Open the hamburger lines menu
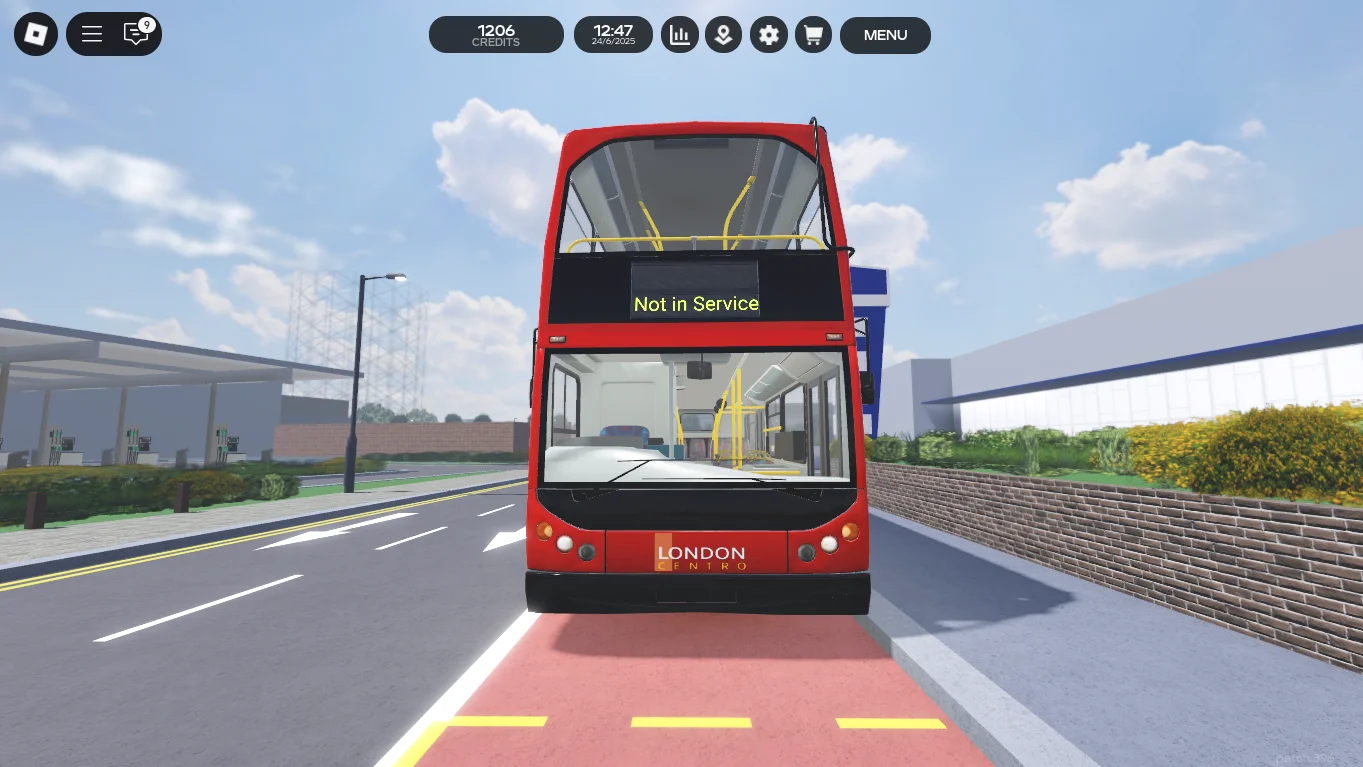 [x=92, y=35]
